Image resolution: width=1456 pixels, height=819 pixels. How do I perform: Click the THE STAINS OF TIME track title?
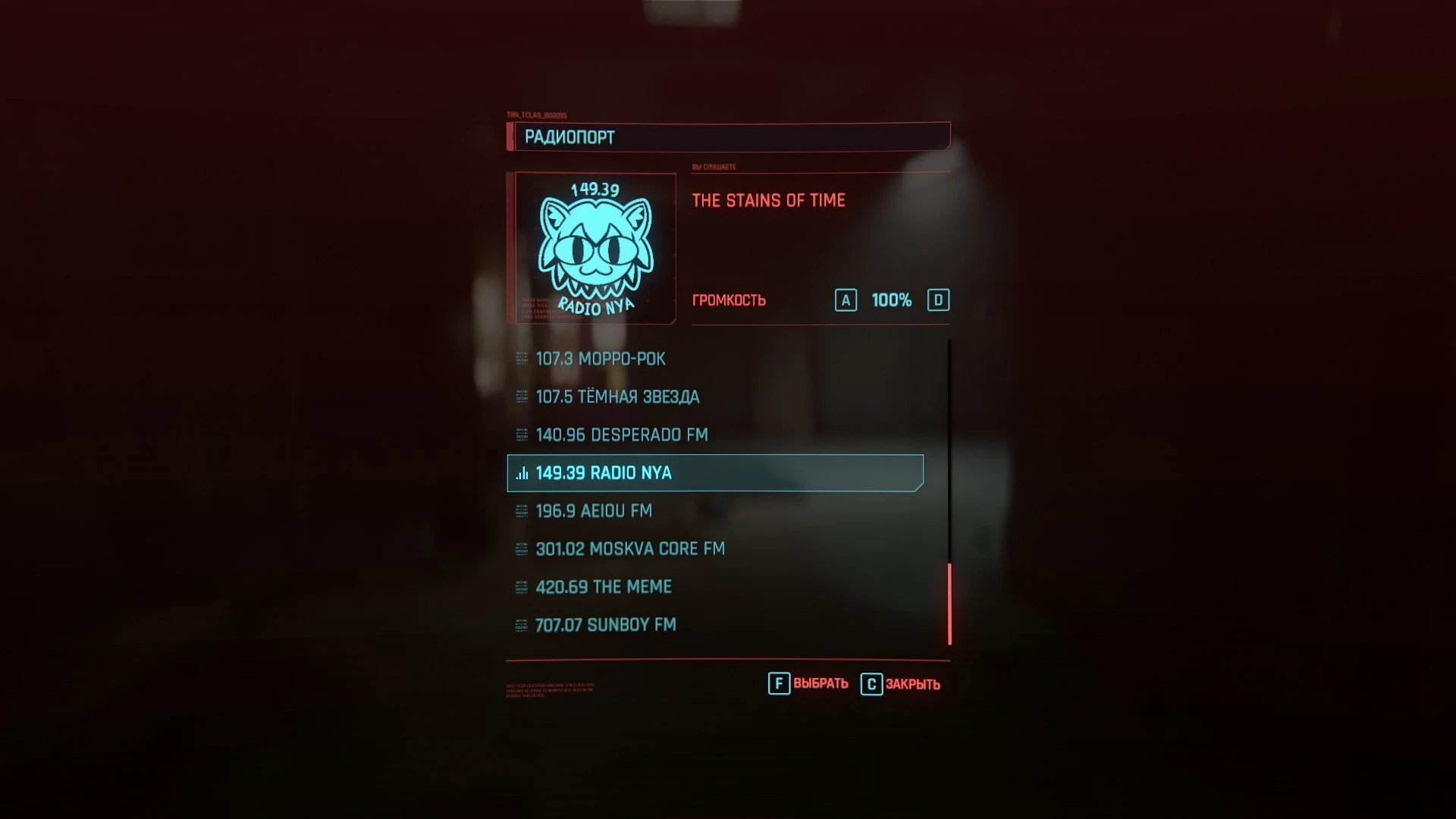click(769, 200)
